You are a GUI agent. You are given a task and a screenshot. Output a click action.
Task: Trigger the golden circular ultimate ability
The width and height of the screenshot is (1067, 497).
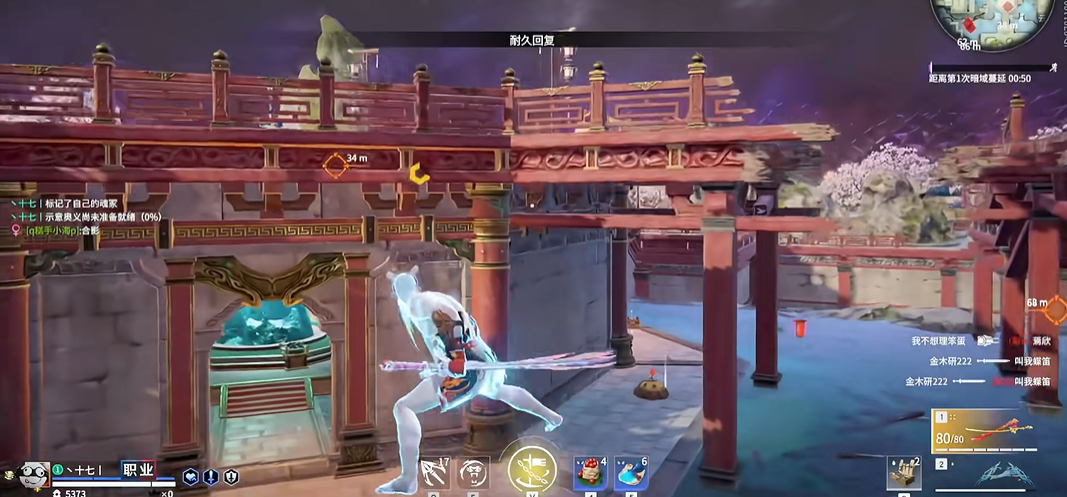[532, 467]
